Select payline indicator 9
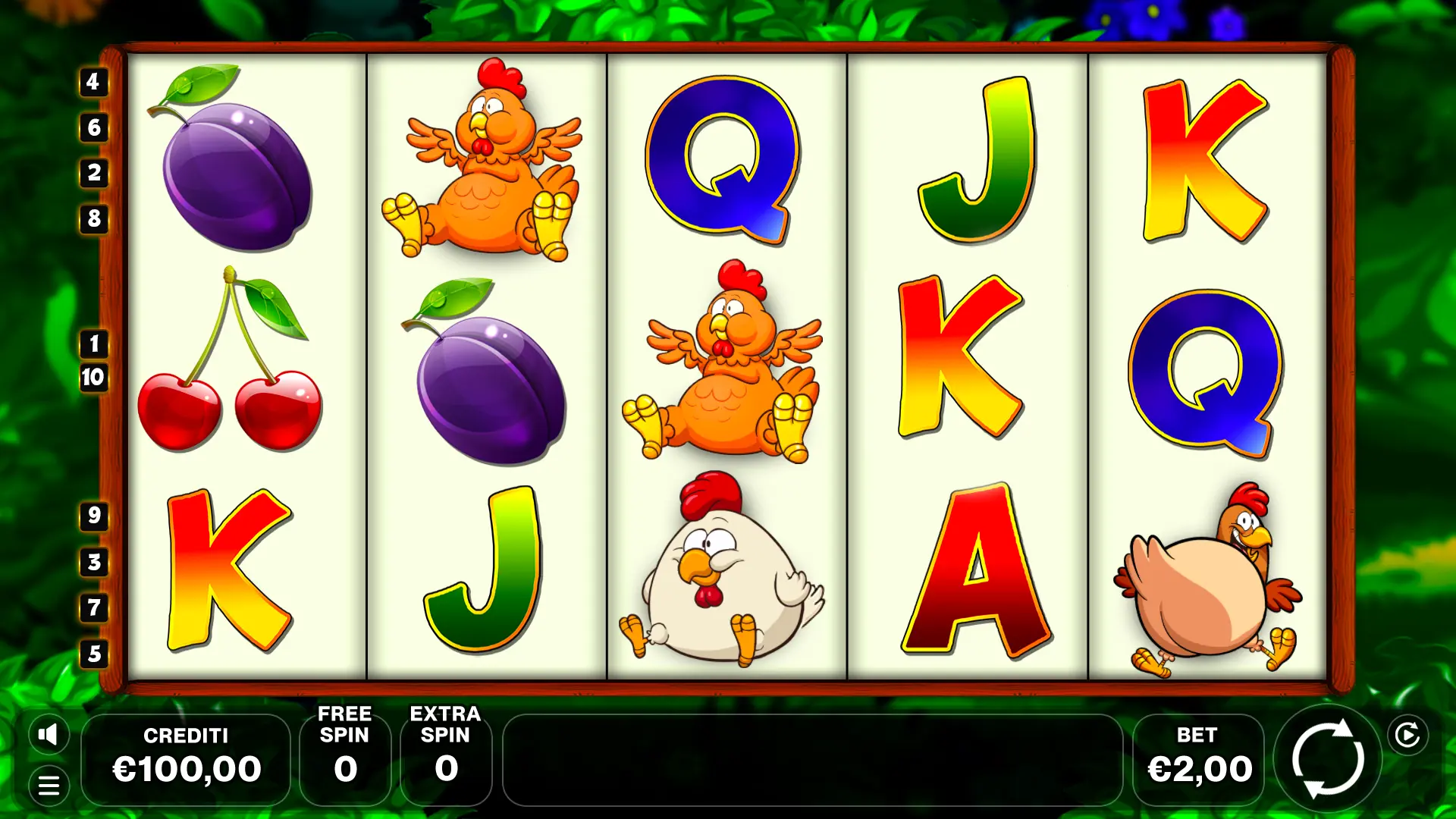Viewport: 1456px width, 819px height. tap(93, 516)
